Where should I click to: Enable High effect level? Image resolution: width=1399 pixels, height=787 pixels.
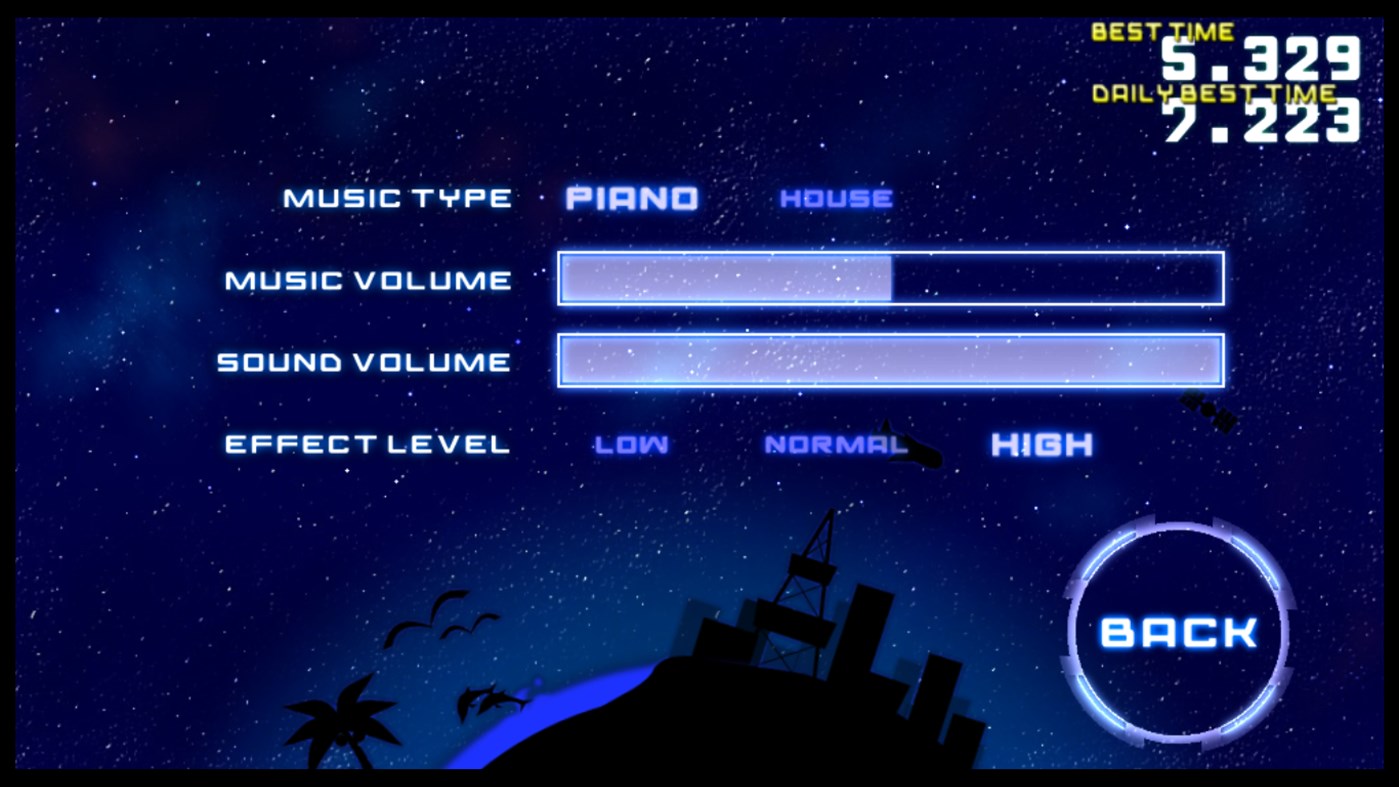click(x=1041, y=444)
